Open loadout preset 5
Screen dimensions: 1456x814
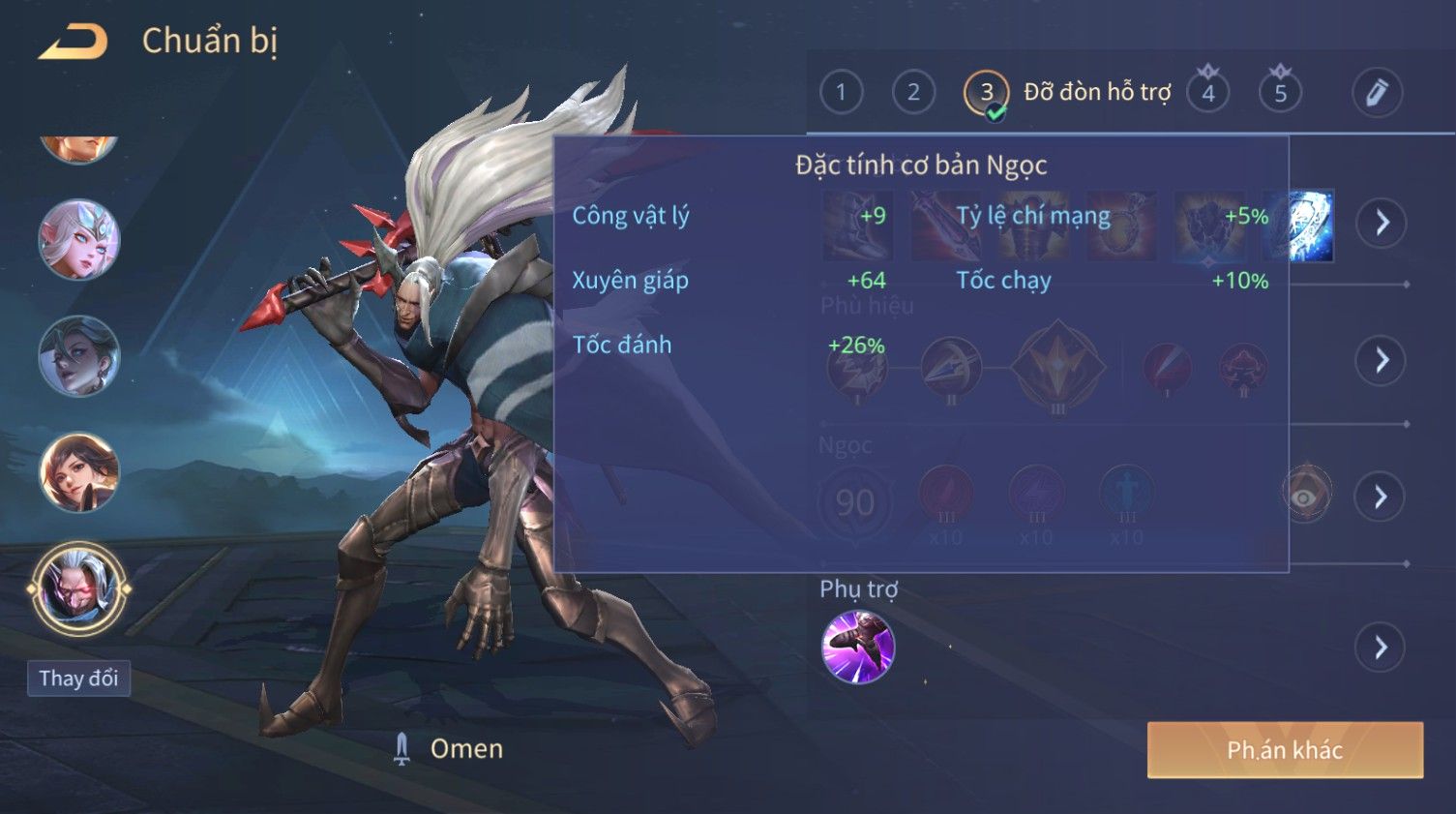click(1280, 93)
